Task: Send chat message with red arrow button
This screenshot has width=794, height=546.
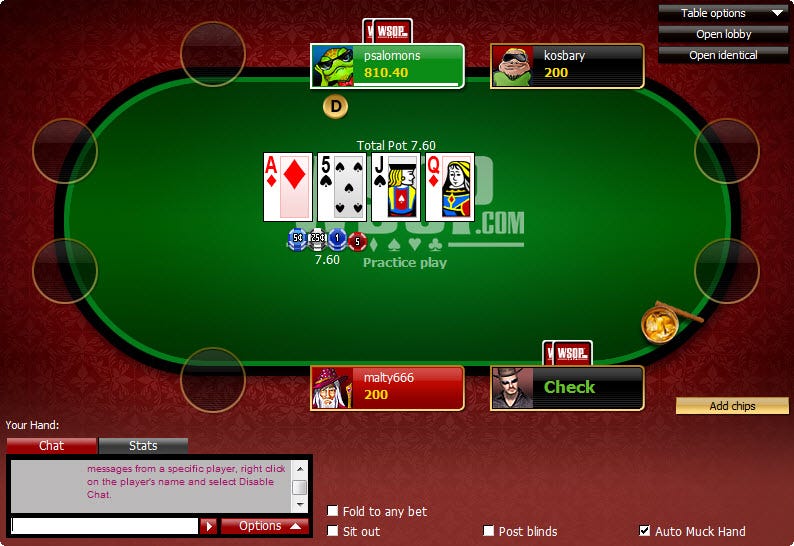Action: pyautogui.click(x=208, y=526)
